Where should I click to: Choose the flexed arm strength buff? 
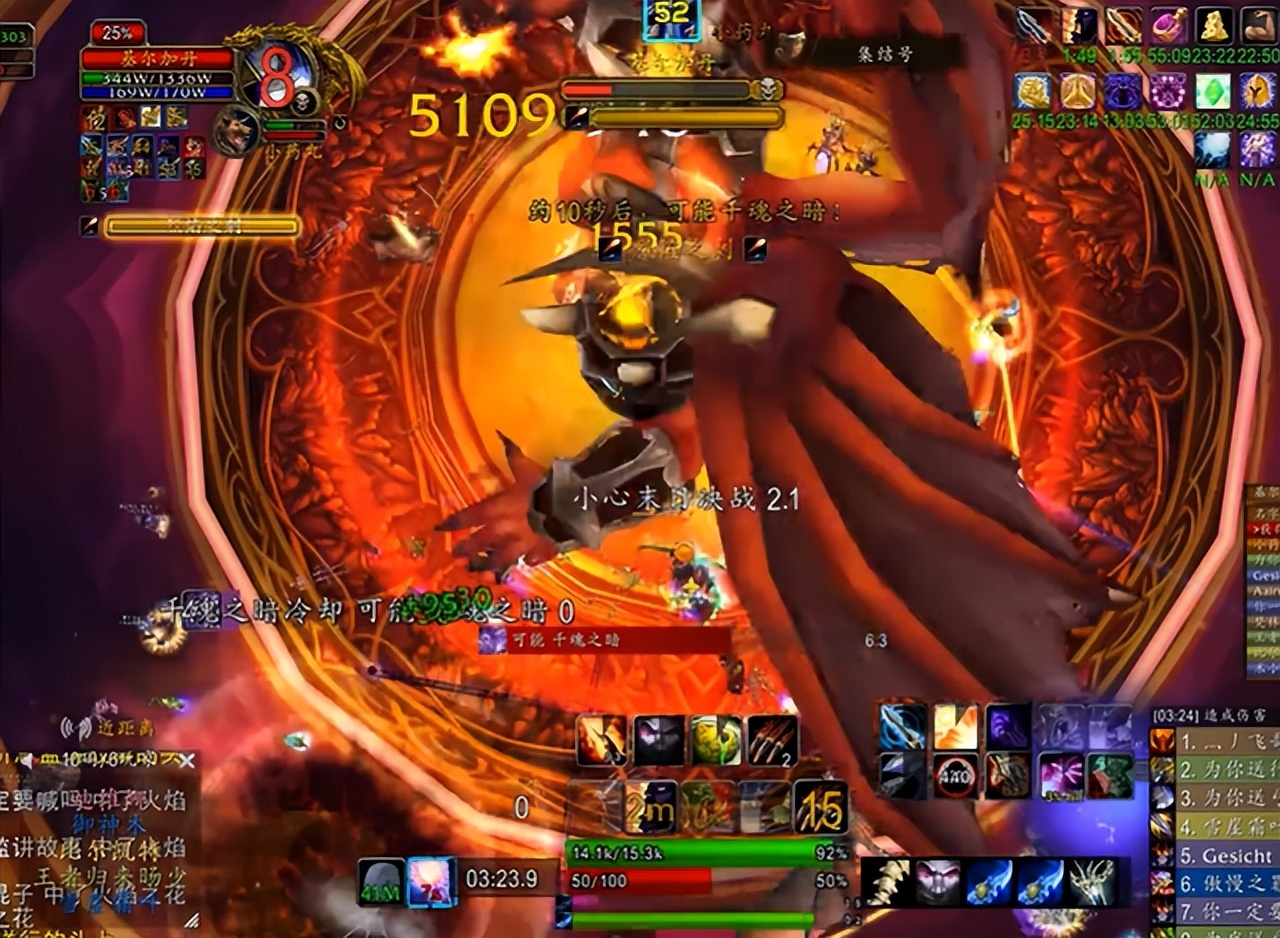pos(1258,26)
